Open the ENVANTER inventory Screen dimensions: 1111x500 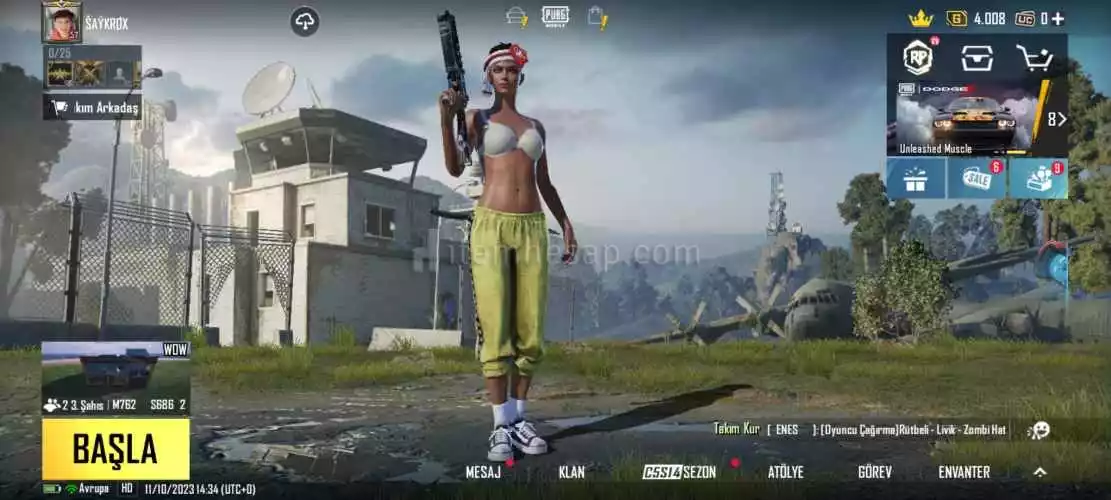click(x=963, y=472)
